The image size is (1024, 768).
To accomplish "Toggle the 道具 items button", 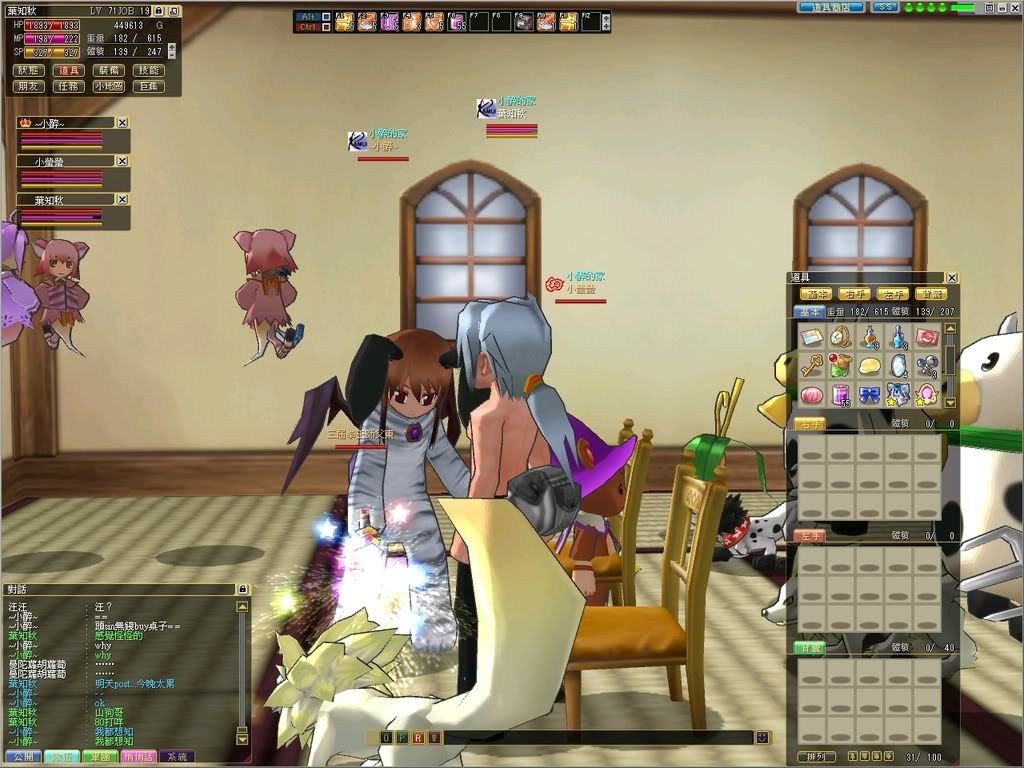I will [69, 71].
